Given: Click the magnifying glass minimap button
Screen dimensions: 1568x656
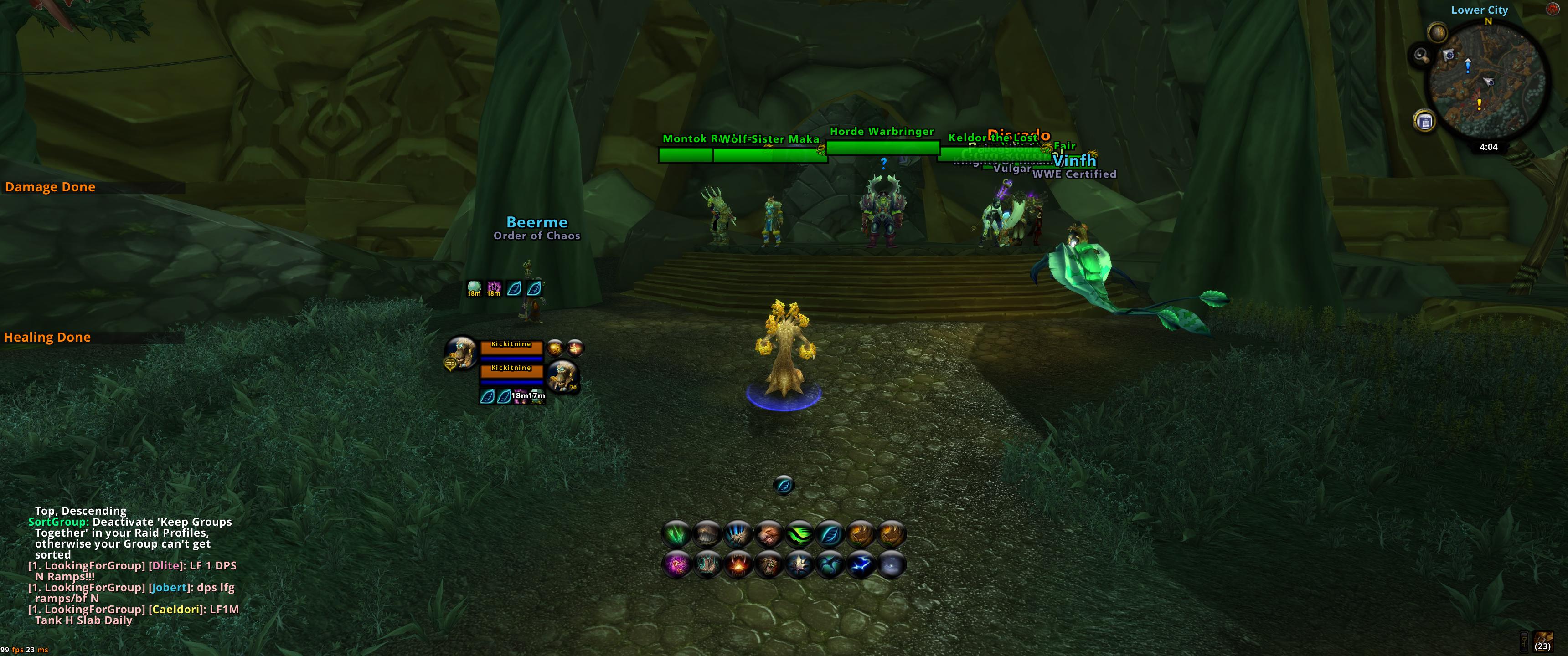Looking at the screenshot, I should click(1421, 56).
